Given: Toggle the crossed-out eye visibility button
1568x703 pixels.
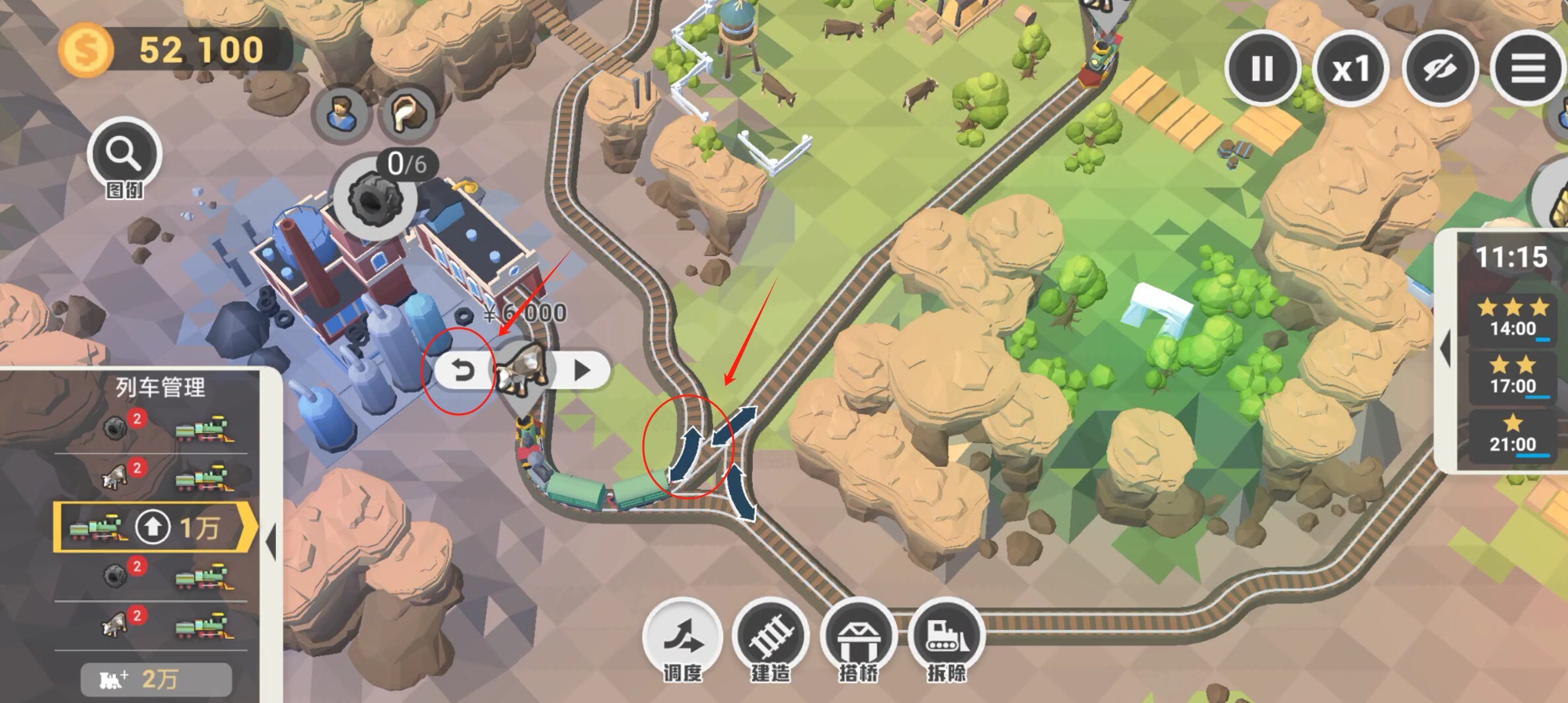Looking at the screenshot, I should tap(1439, 69).
